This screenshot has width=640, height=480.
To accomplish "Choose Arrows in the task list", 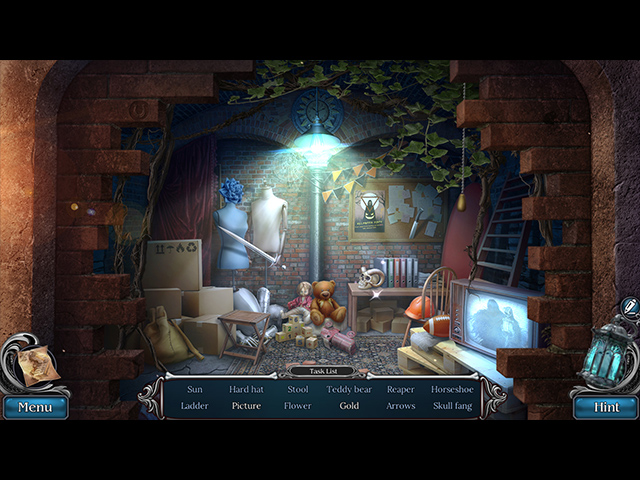I will (400, 406).
